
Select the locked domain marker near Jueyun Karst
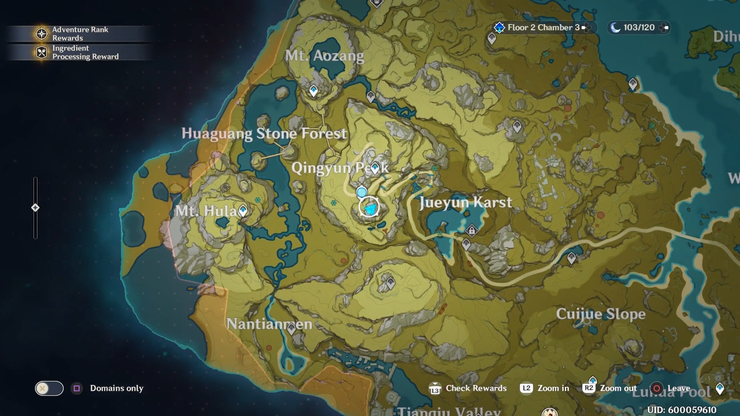472,229
